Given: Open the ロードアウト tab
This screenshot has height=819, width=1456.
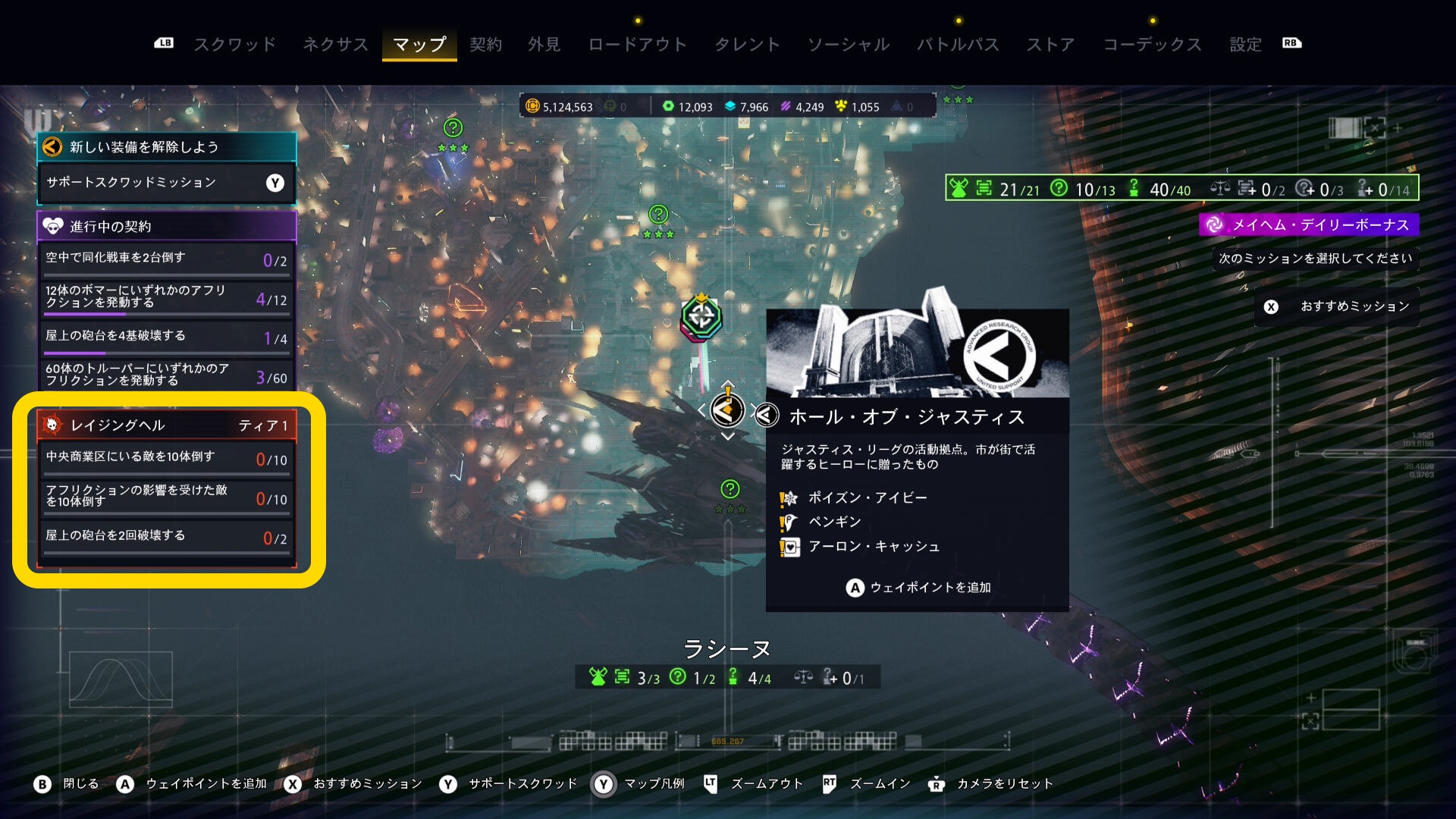Looking at the screenshot, I should pyautogui.click(x=637, y=45).
